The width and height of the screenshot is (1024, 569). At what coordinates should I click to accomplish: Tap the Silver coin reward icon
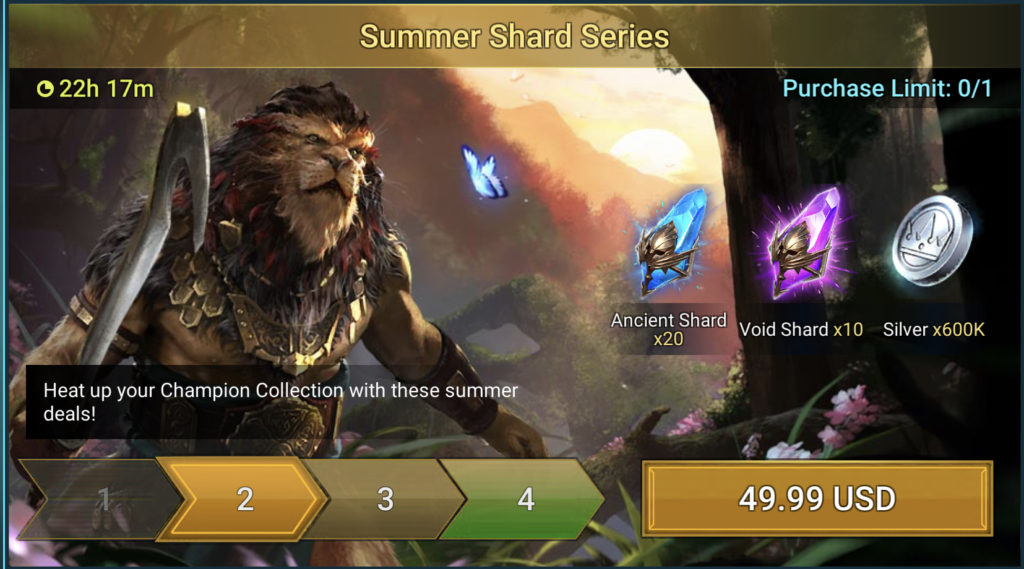click(x=932, y=241)
